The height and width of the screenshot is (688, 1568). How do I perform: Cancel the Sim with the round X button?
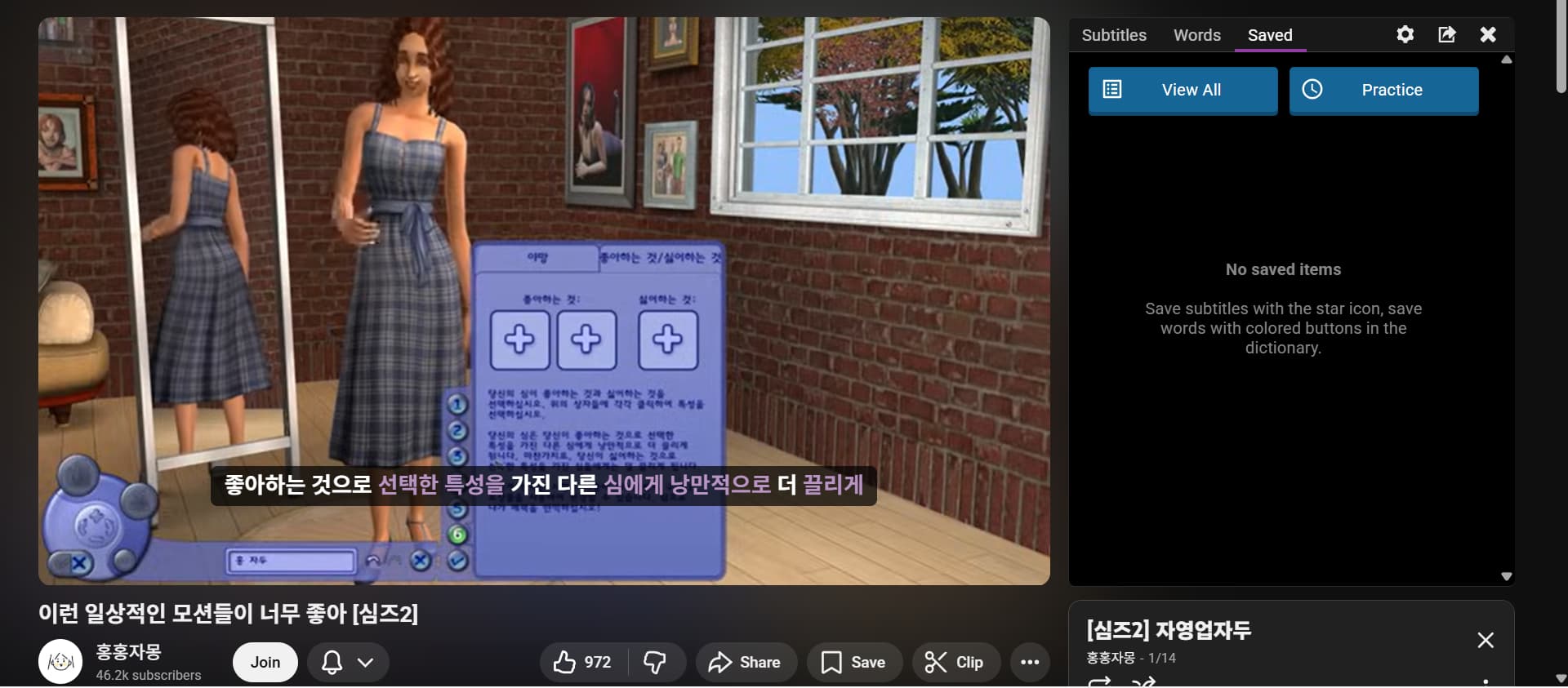tap(421, 561)
